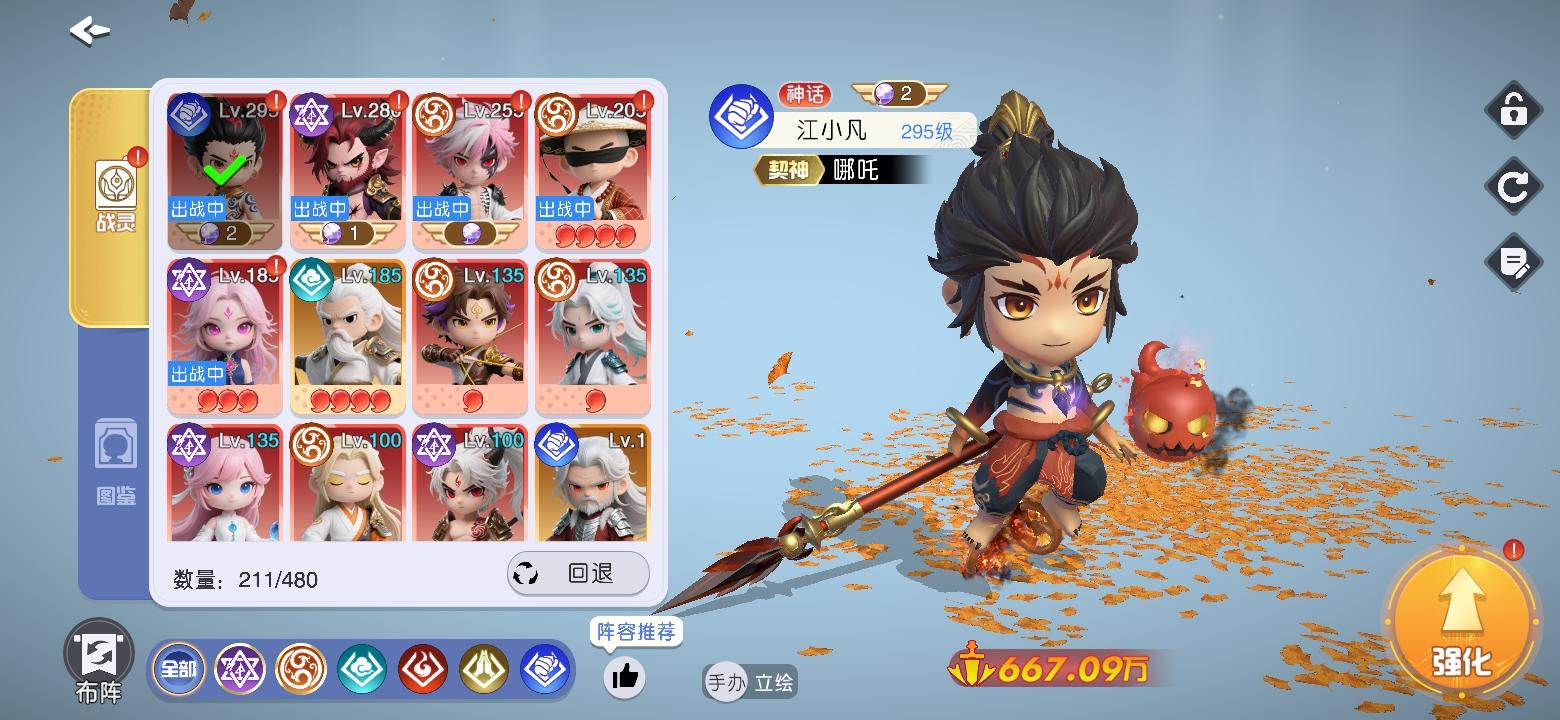Viewport: 1560px width, 720px height.
Task: Select the teal cloud element filter icon
Action: click(363, 669)
